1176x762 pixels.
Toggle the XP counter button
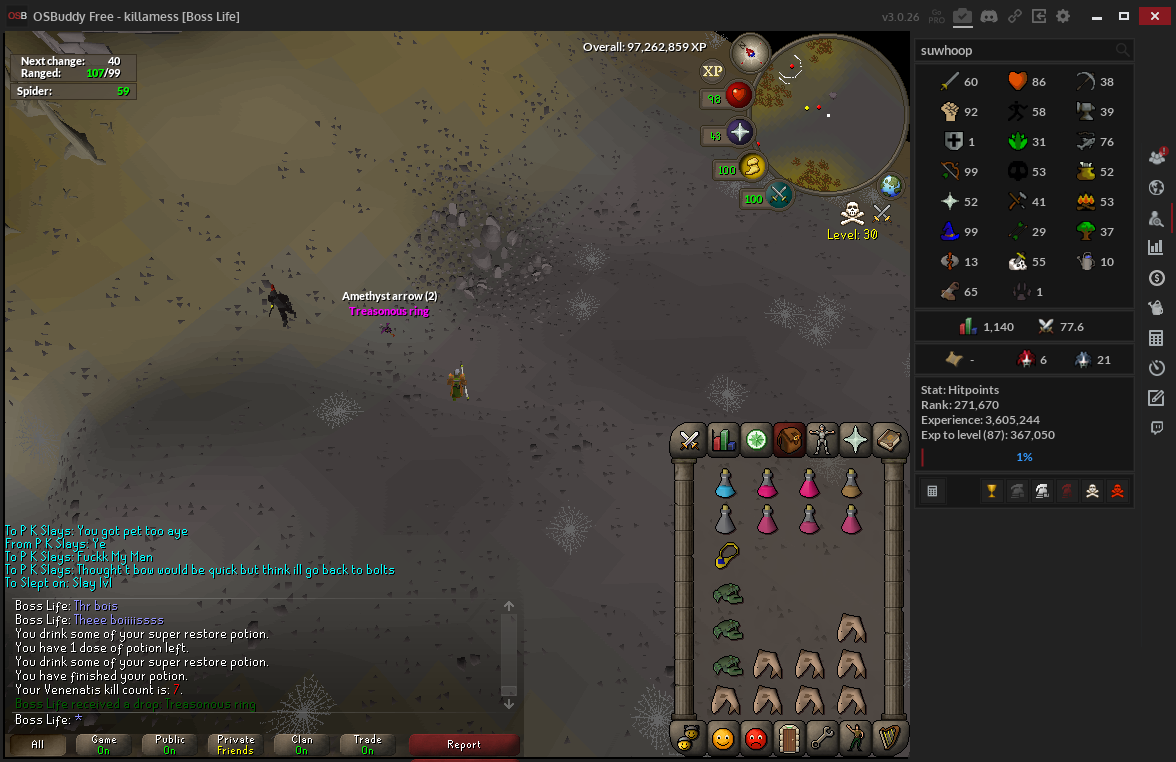coord(712,71)
